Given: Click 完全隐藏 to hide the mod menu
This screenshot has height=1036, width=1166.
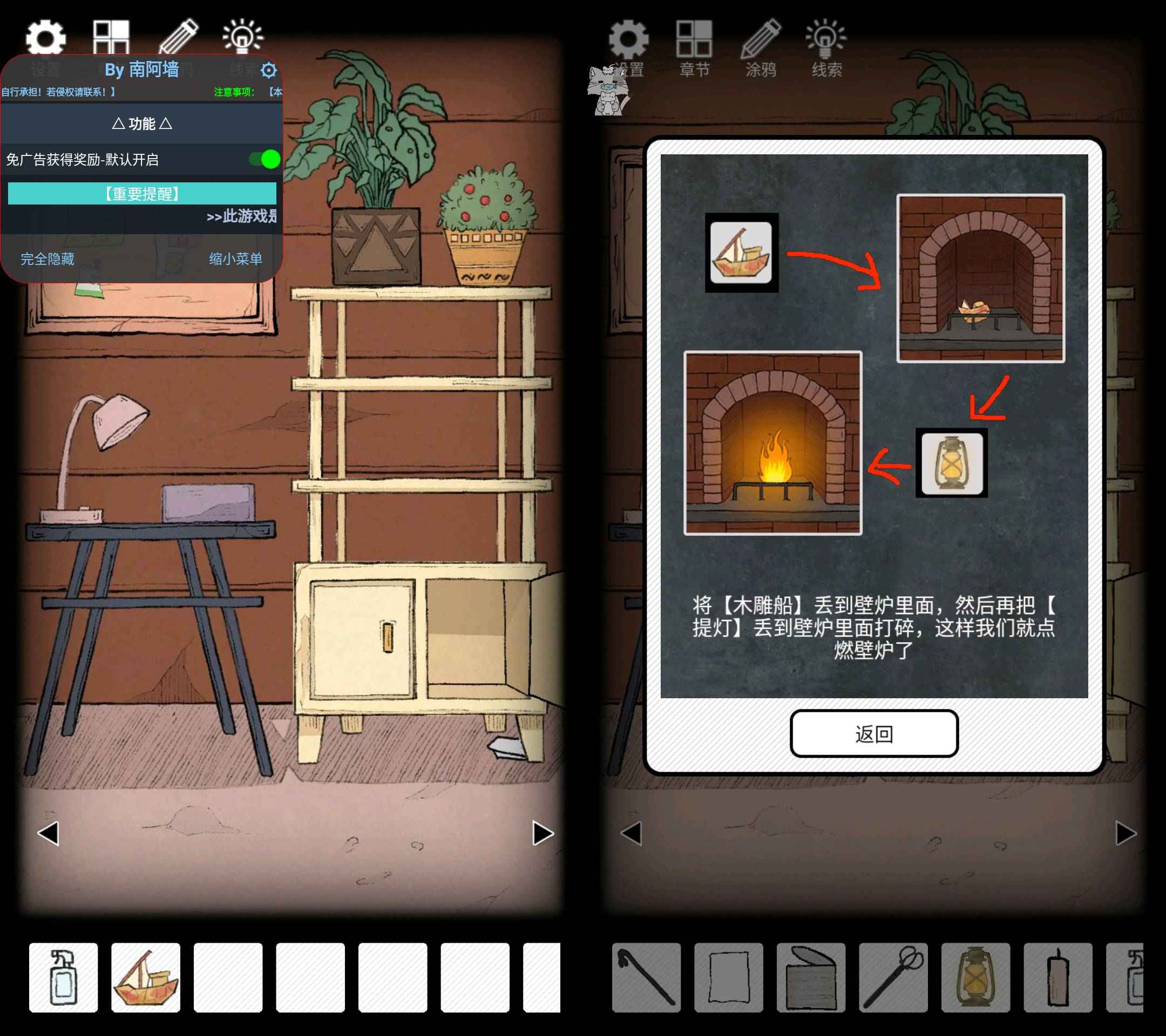Looking at the screenshot, I should [x=48, y=258].
